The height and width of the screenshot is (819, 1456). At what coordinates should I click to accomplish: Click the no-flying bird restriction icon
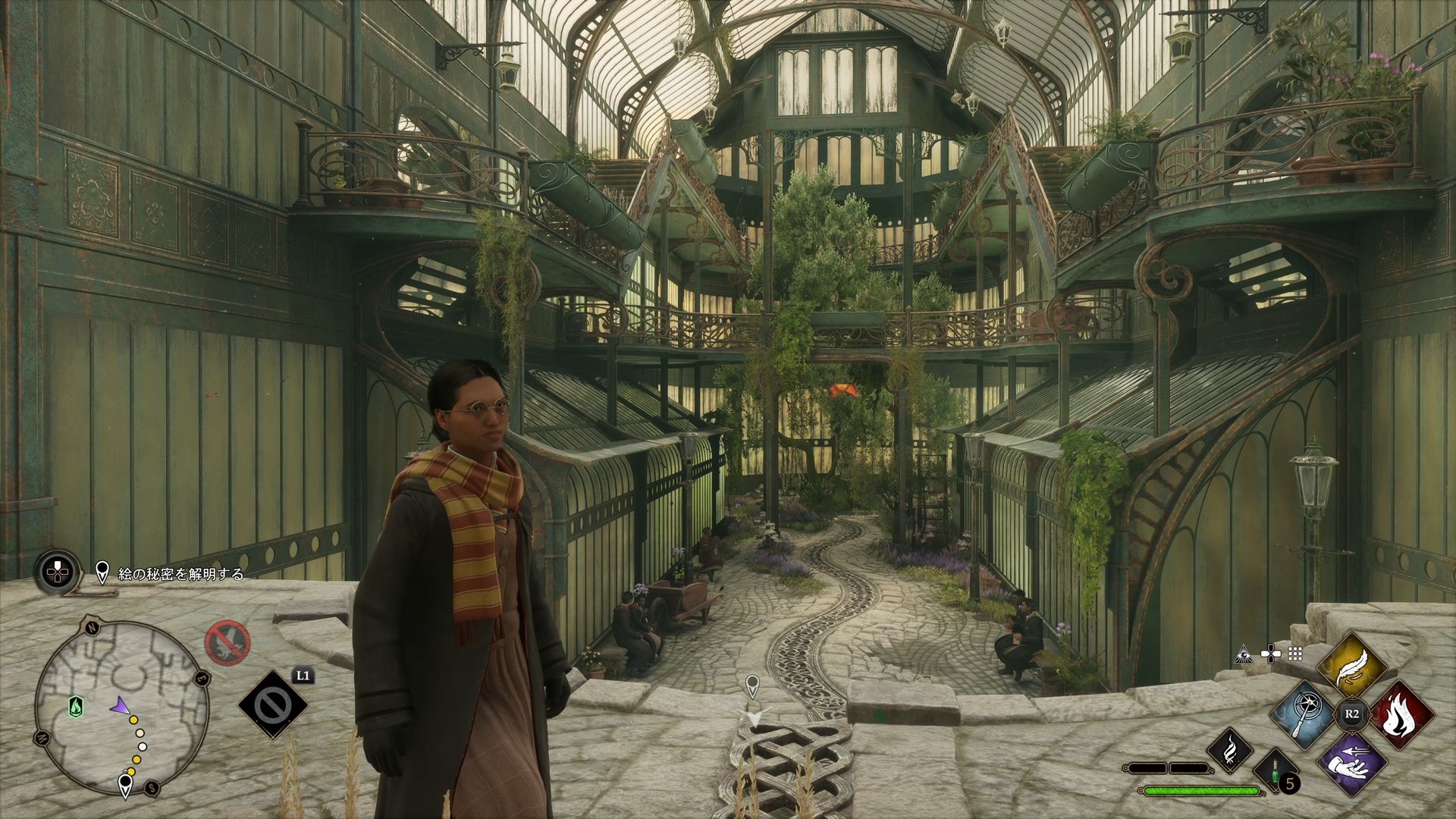[227, 642]
